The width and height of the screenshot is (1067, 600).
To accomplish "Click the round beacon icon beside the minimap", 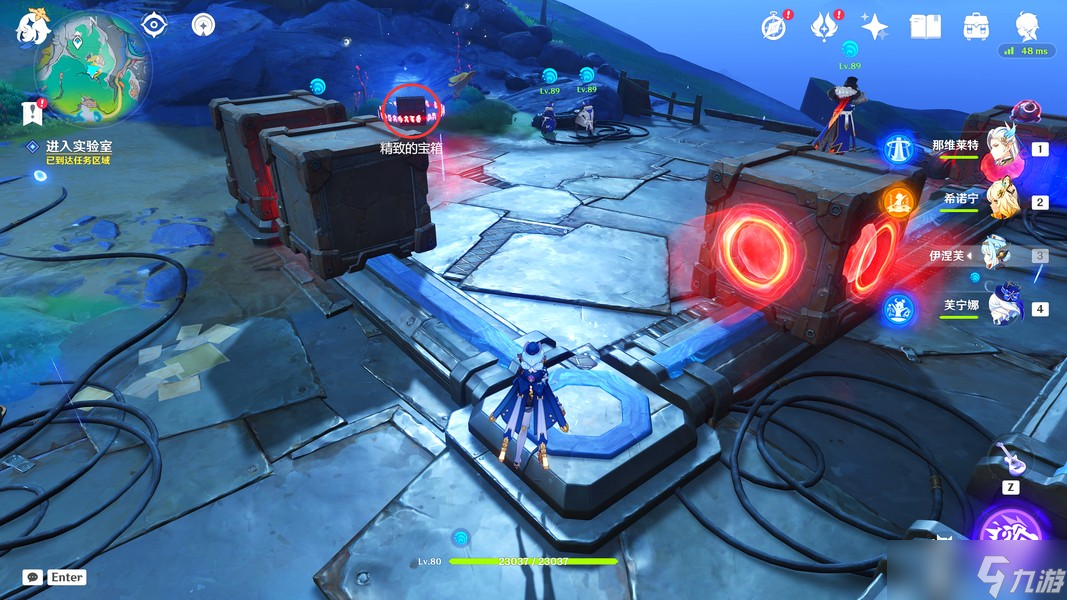I will click(x=203, y=25).
